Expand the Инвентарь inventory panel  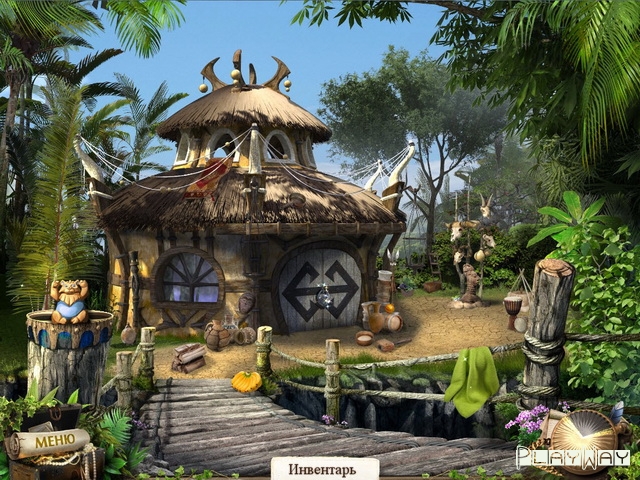click(325, 468)
